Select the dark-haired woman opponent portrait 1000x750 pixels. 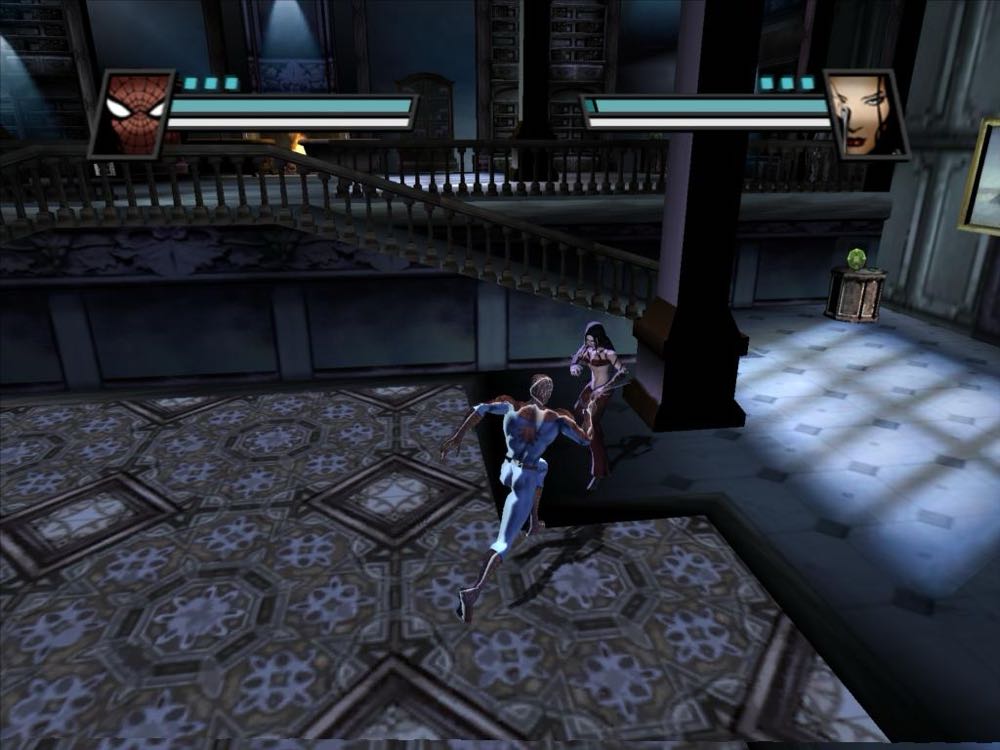pyautogui.click(x=864, y=114)
